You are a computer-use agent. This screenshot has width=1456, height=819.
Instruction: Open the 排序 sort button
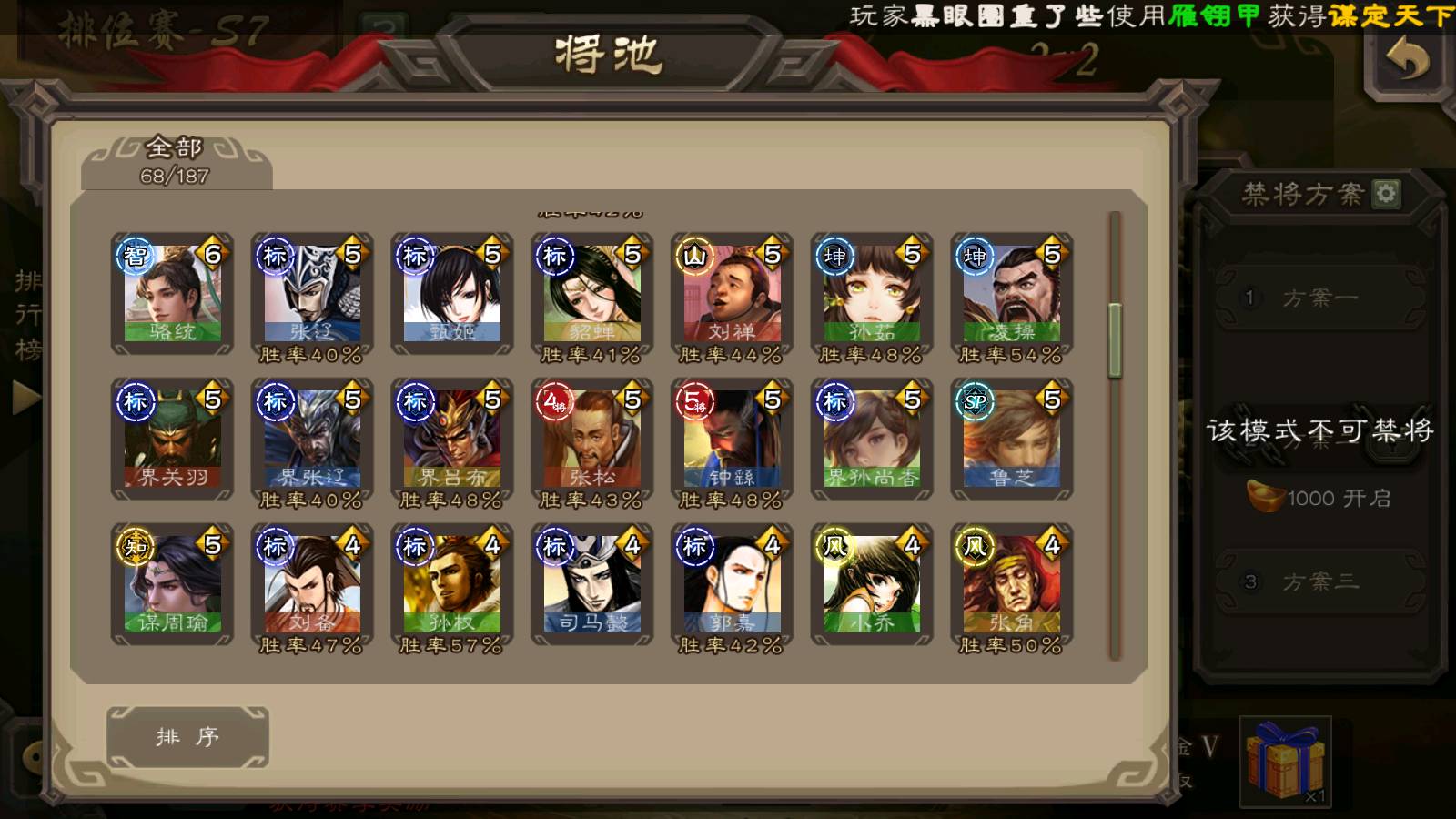[187, 737]
